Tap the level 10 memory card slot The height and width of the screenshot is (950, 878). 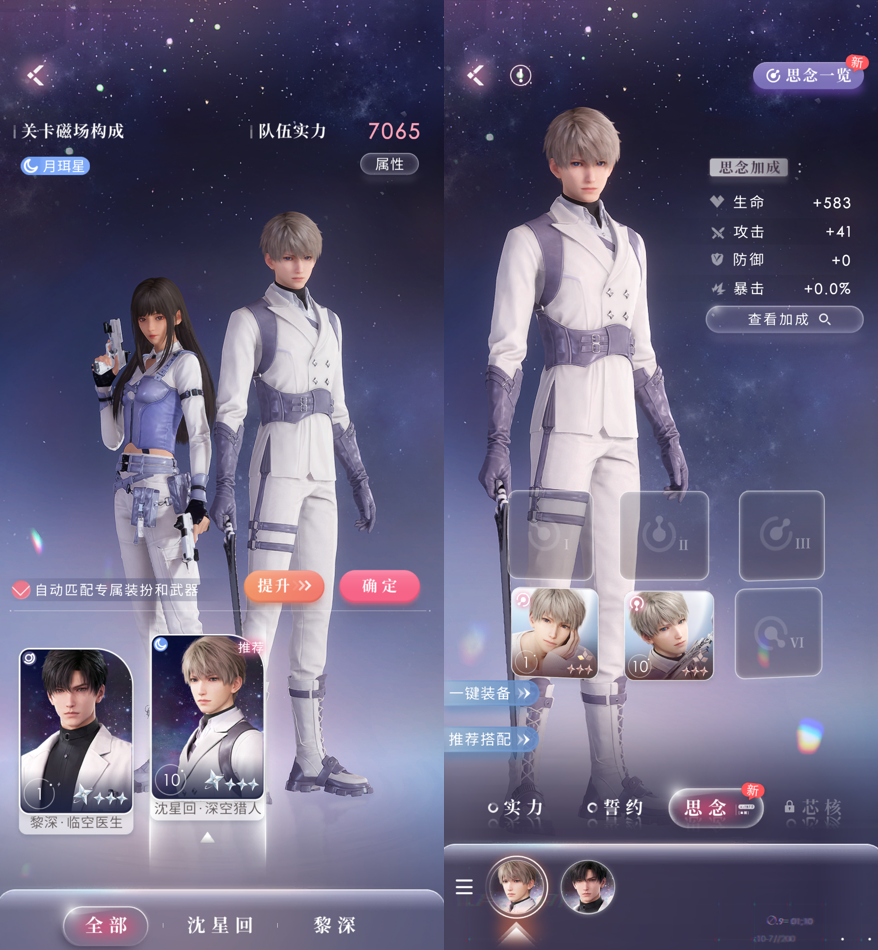coord(669,635)
